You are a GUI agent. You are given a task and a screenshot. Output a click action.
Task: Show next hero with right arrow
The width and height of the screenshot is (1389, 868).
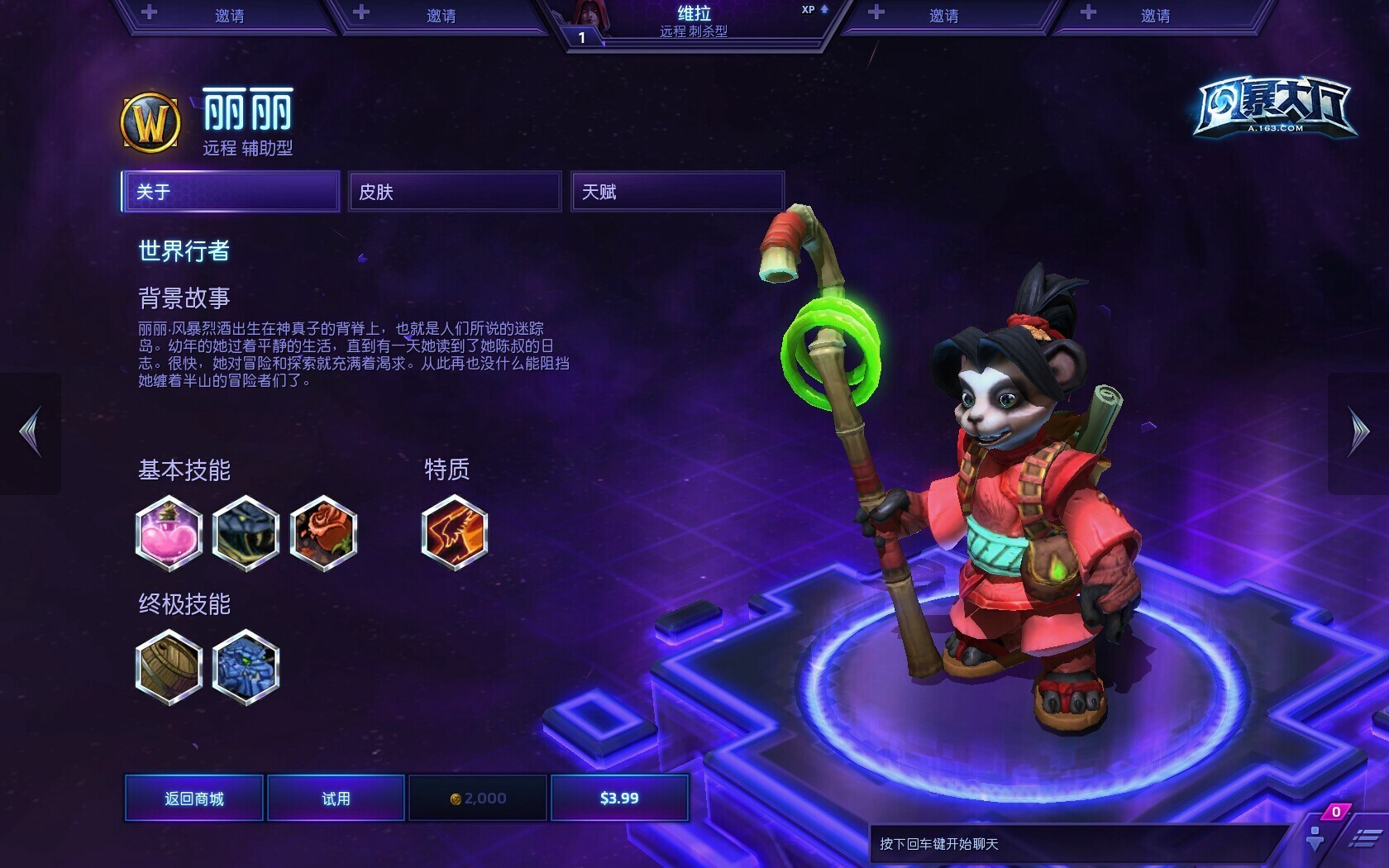tap(1358, 432)
